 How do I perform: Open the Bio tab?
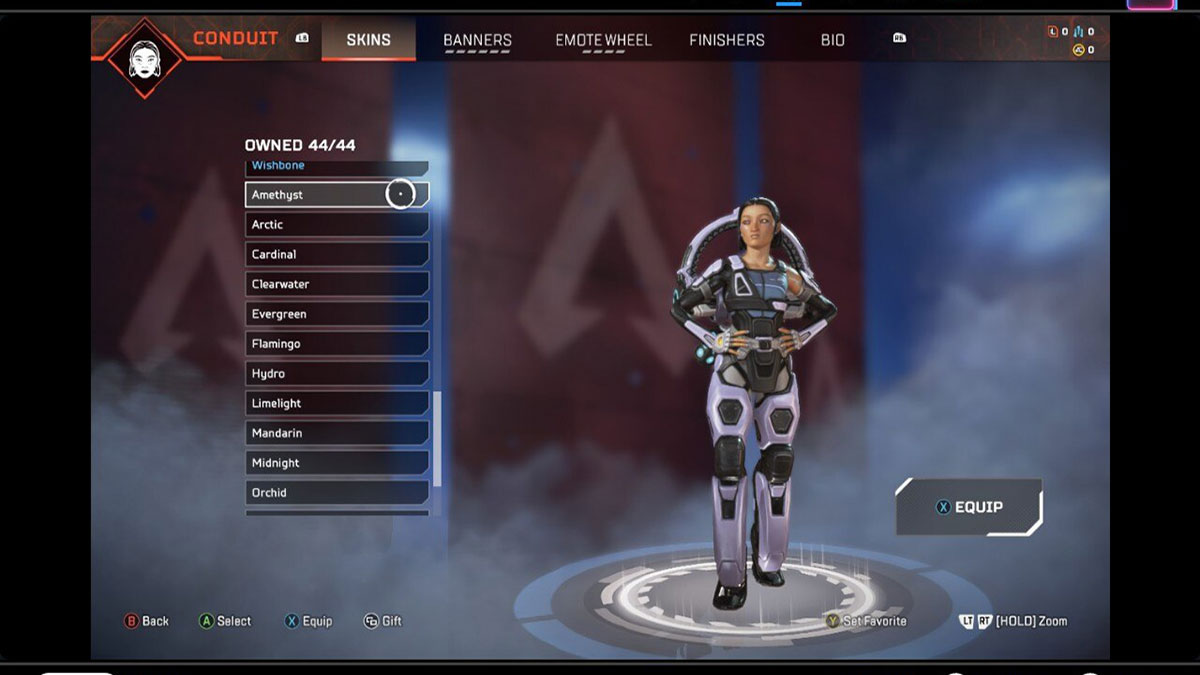pos(832,40)
